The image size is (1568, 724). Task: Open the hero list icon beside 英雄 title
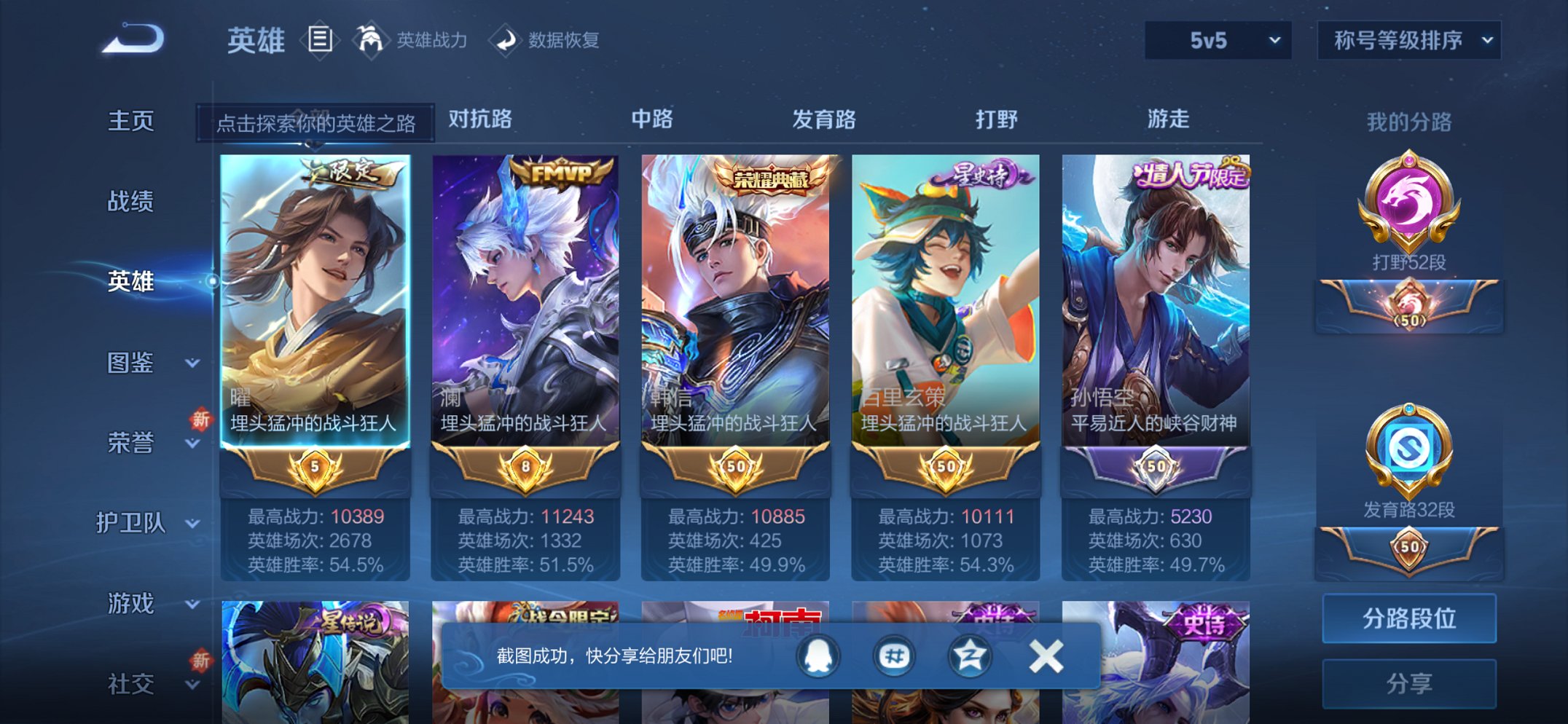click(x=321, y=40)
